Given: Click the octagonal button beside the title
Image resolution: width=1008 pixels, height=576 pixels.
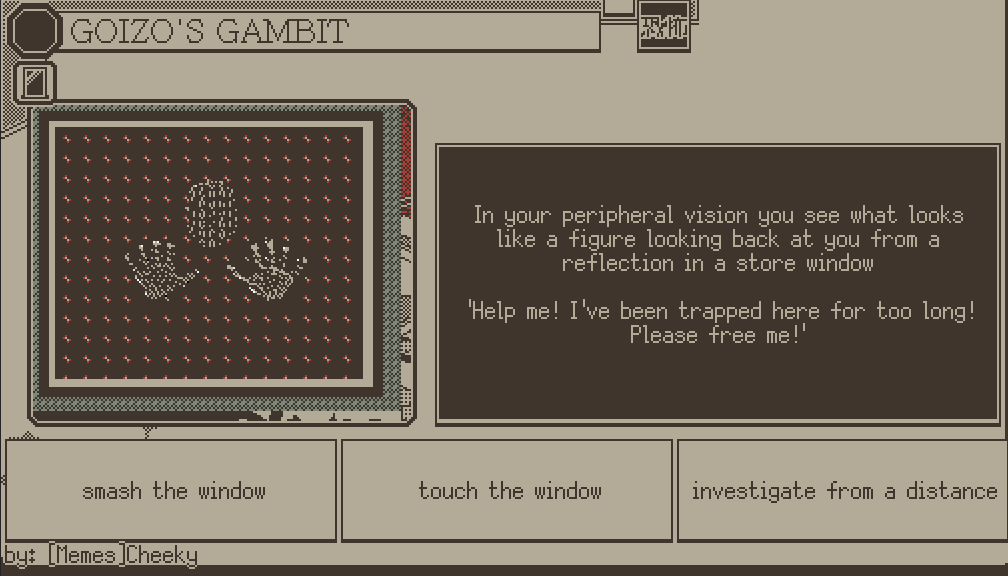Looking at the screenshot, I should [35, 31].
